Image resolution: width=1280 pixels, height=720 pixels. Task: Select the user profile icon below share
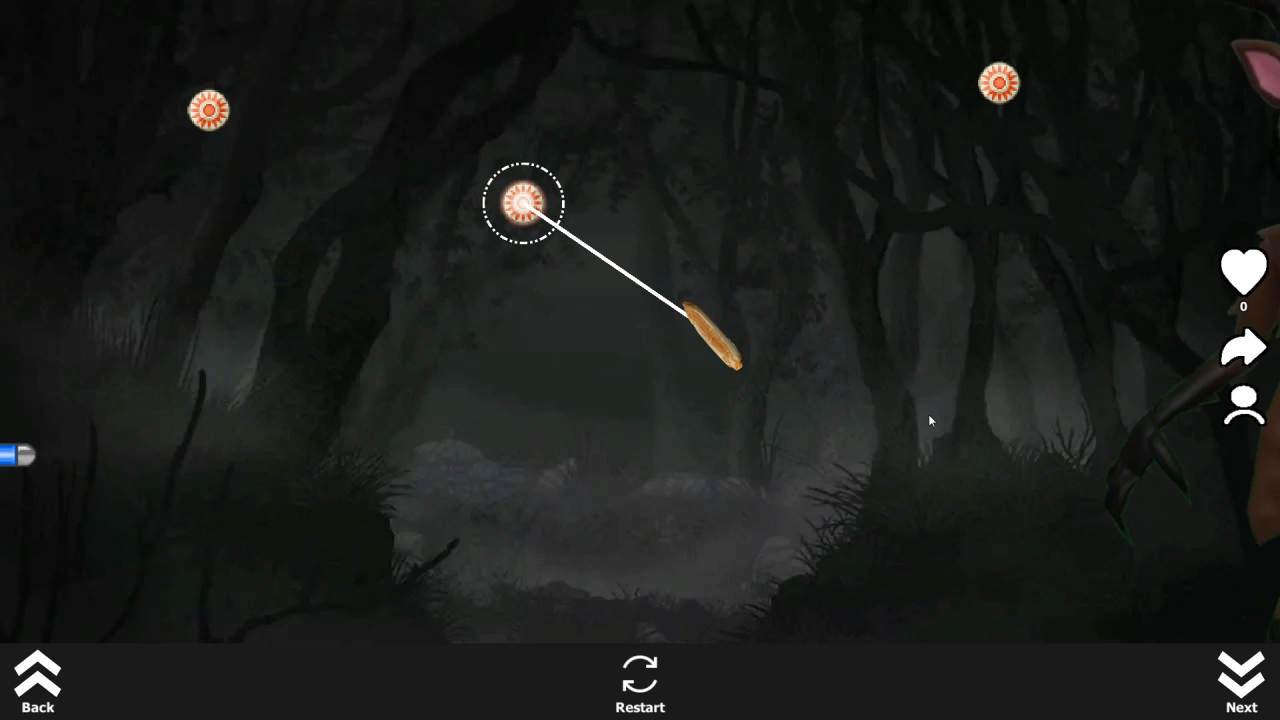[1243, 403]
